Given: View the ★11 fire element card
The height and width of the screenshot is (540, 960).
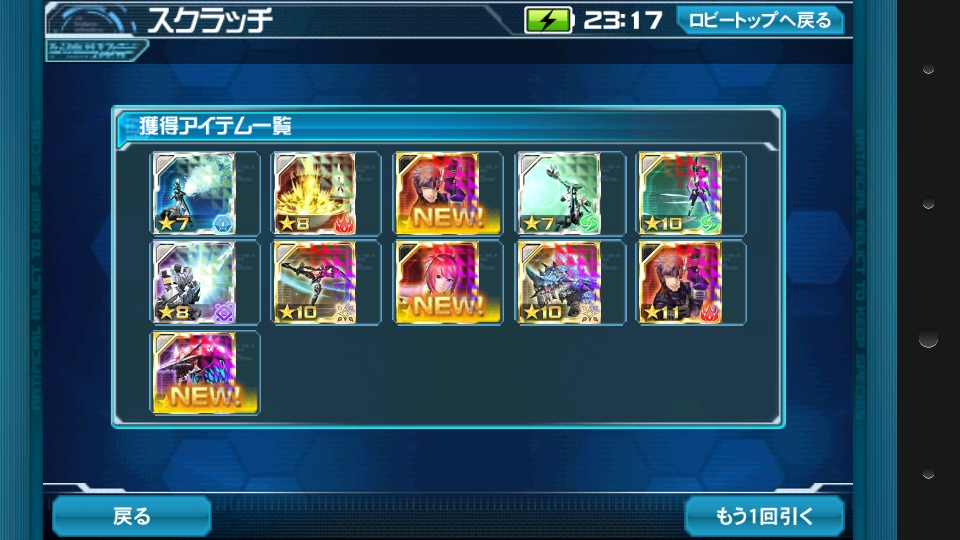Looking at the screenshot, I should tap(680, 282).
